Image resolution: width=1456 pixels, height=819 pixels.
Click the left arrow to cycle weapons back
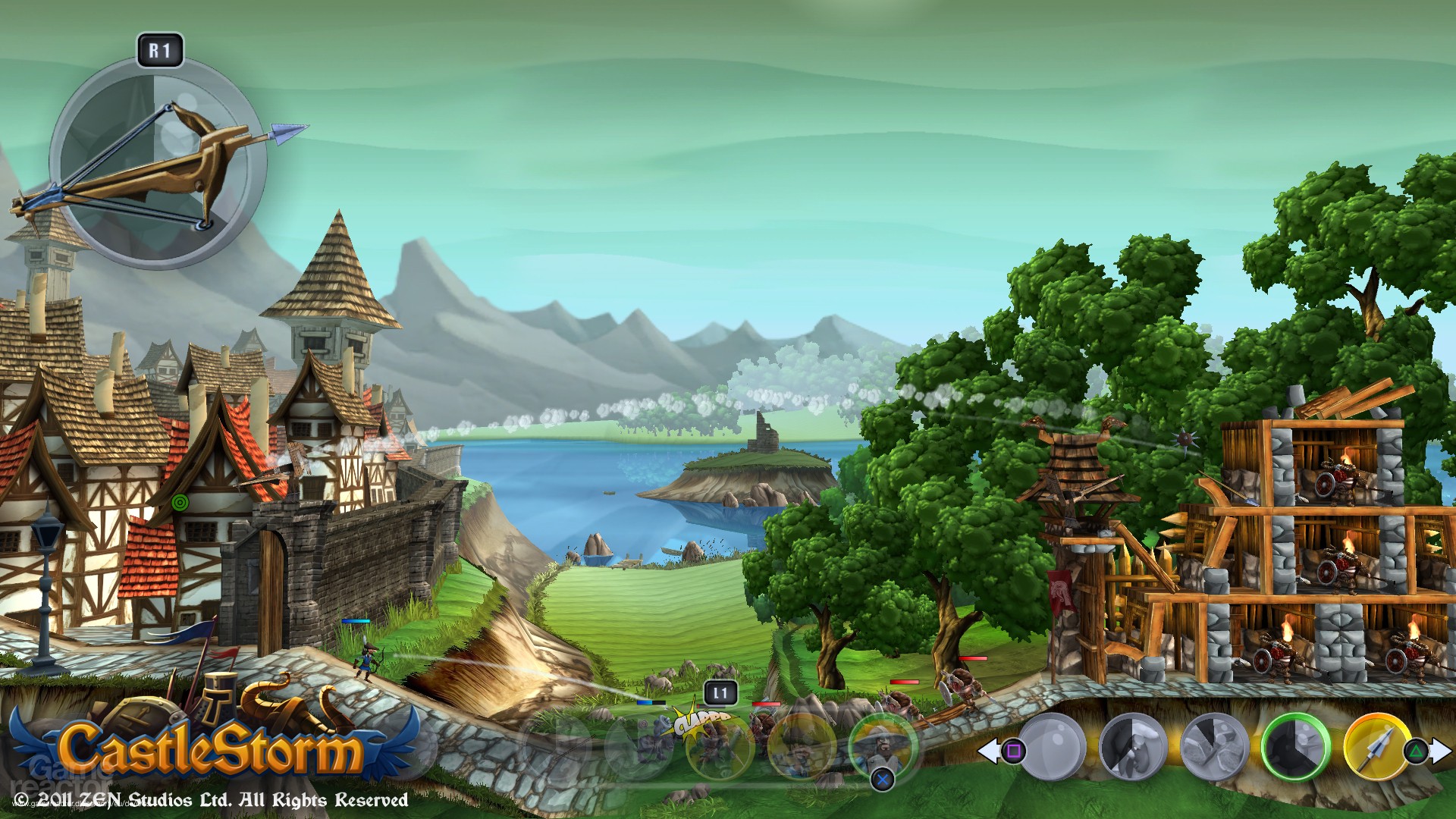click(988, 749)
